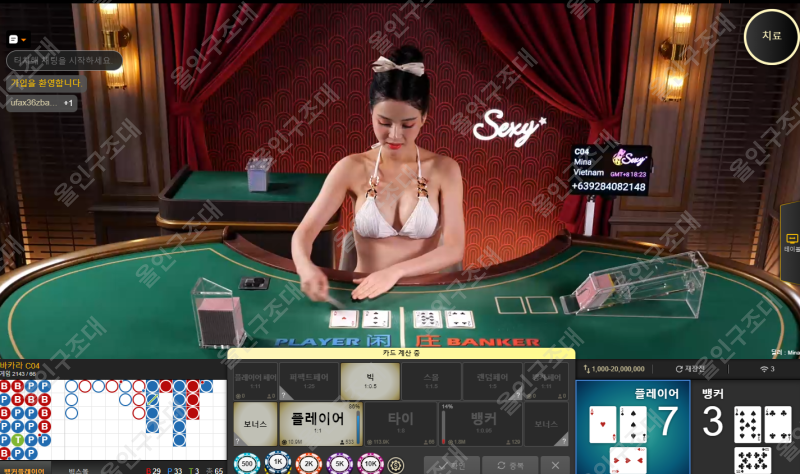Click the round 치료 button
Screen dimensions: 800x474
tap(771, 36)
